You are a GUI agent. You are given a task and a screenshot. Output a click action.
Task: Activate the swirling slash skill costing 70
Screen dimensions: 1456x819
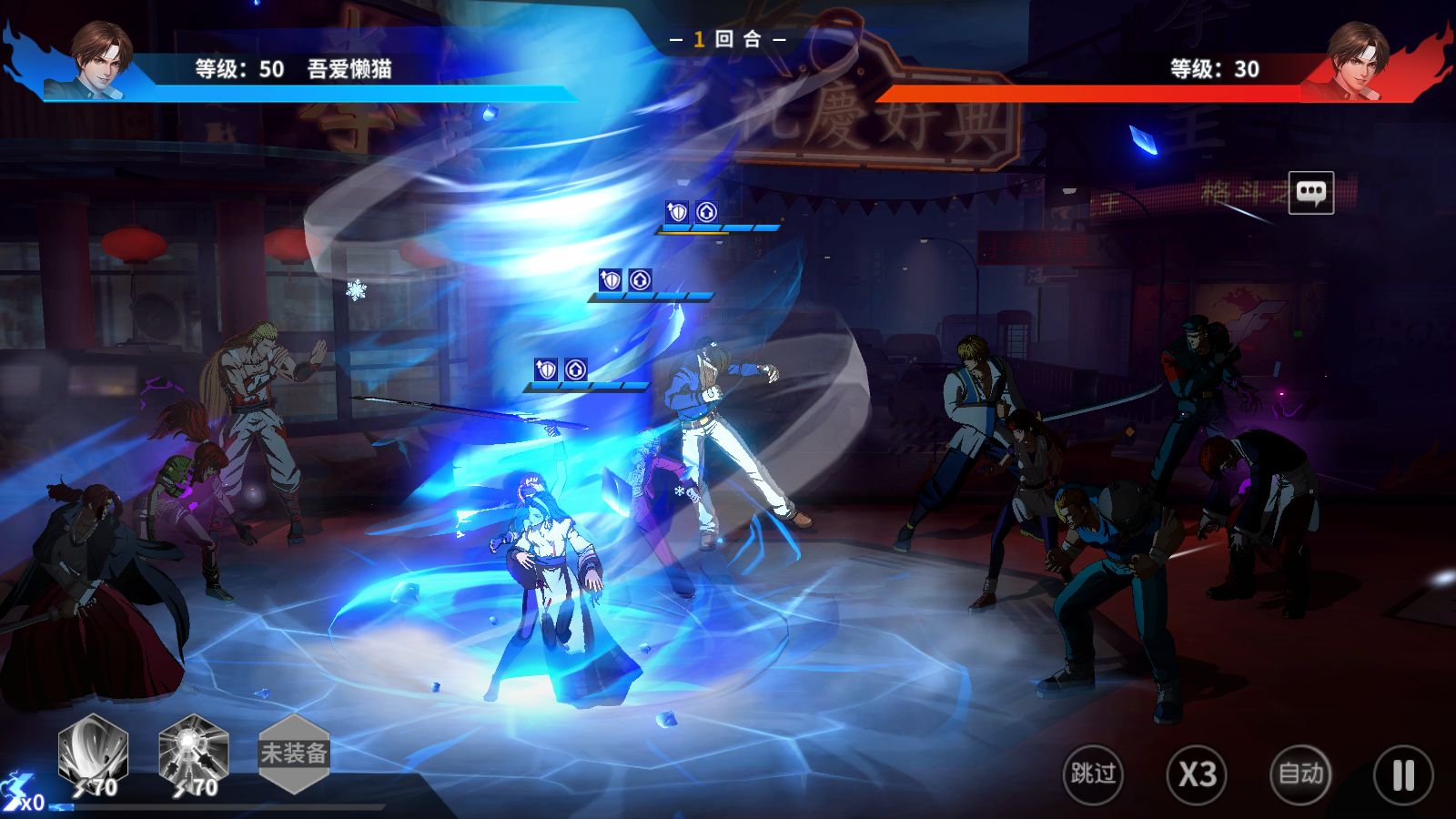coord(93,753)
